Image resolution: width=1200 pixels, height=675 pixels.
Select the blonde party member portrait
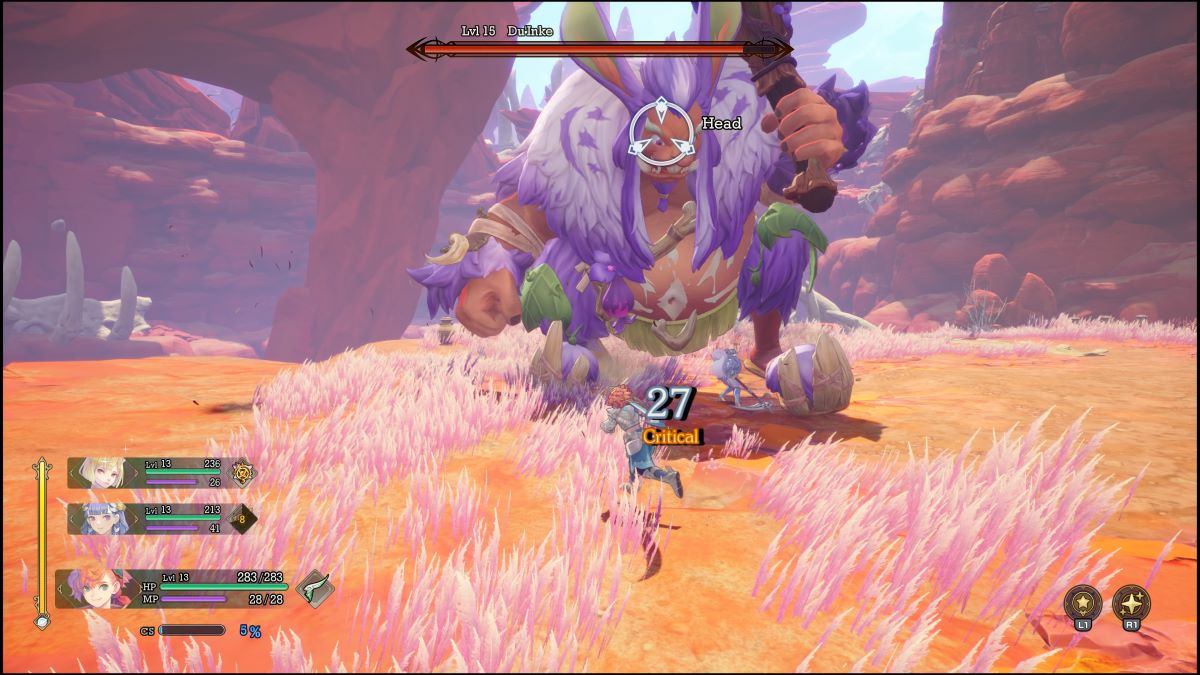[105, 472]
